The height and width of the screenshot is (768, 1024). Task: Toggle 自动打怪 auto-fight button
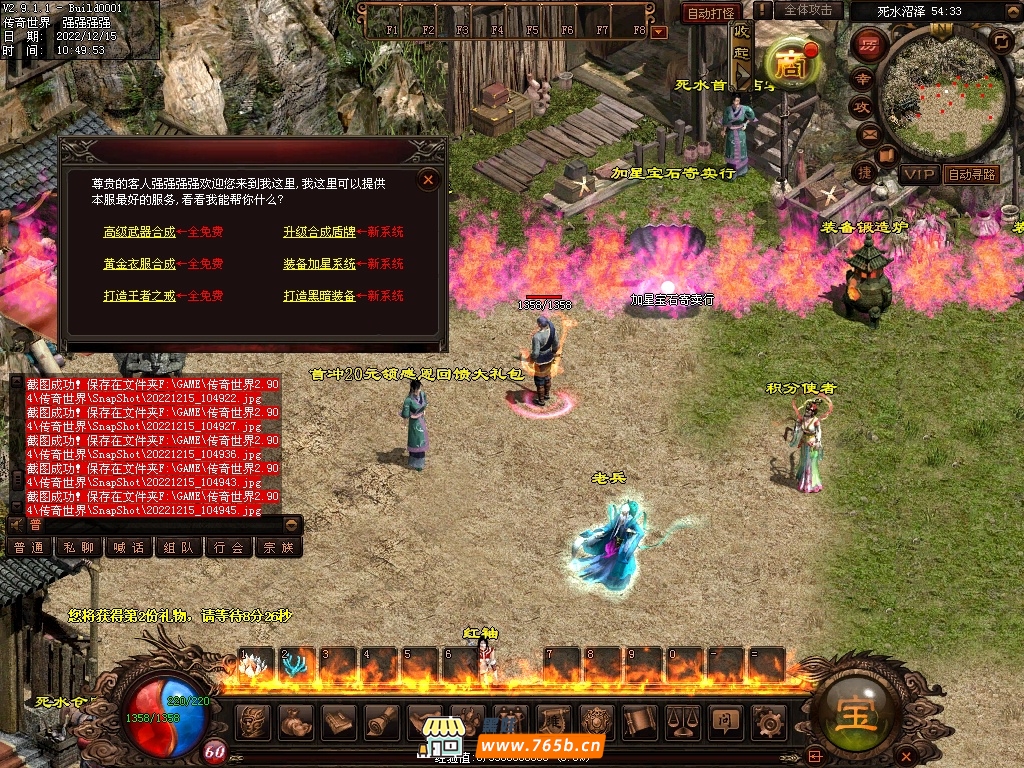[x=711, y=13]
